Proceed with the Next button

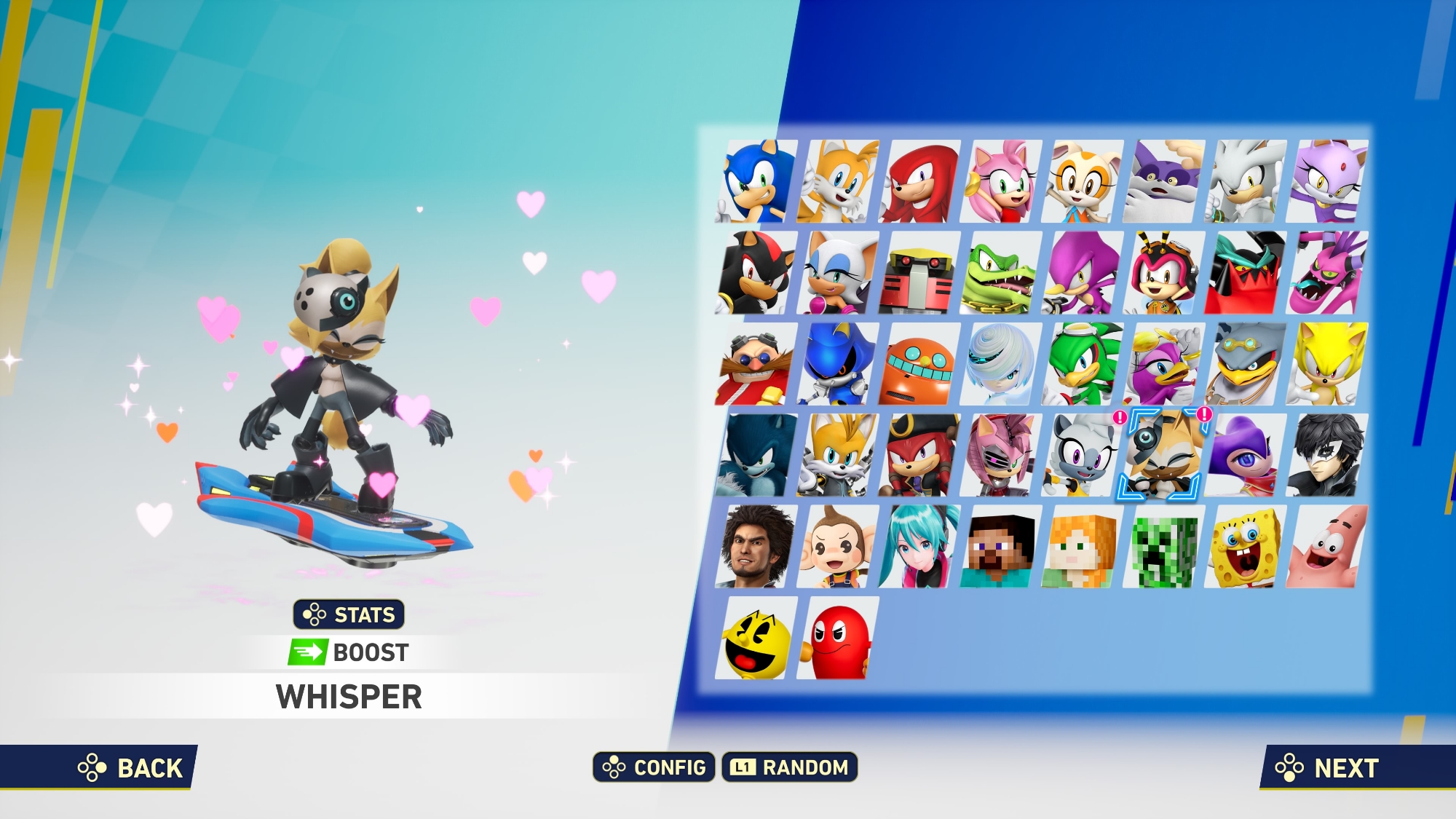click(x=1328, y=767)
